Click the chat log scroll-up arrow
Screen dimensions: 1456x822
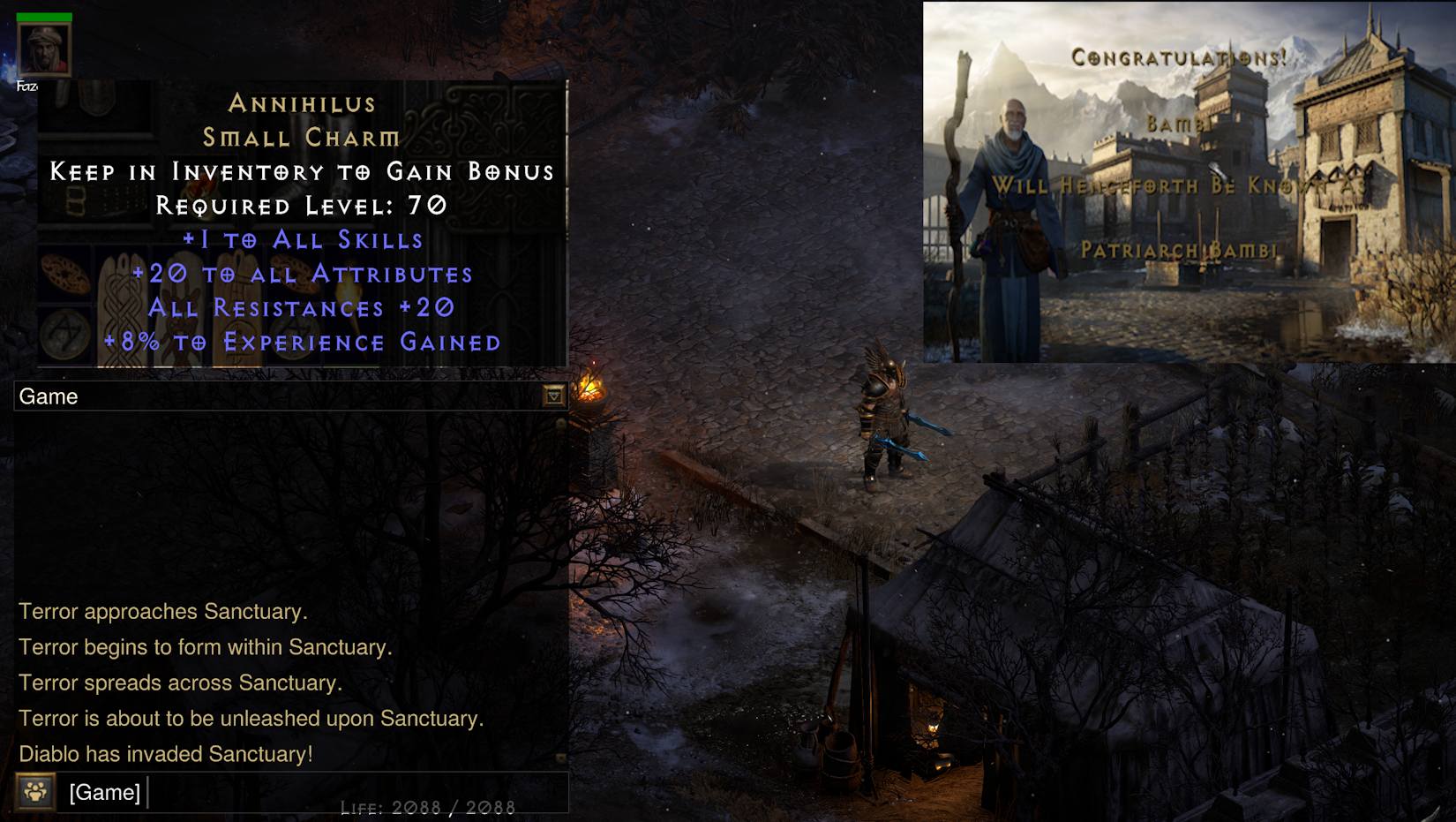[x=560, y=424]
